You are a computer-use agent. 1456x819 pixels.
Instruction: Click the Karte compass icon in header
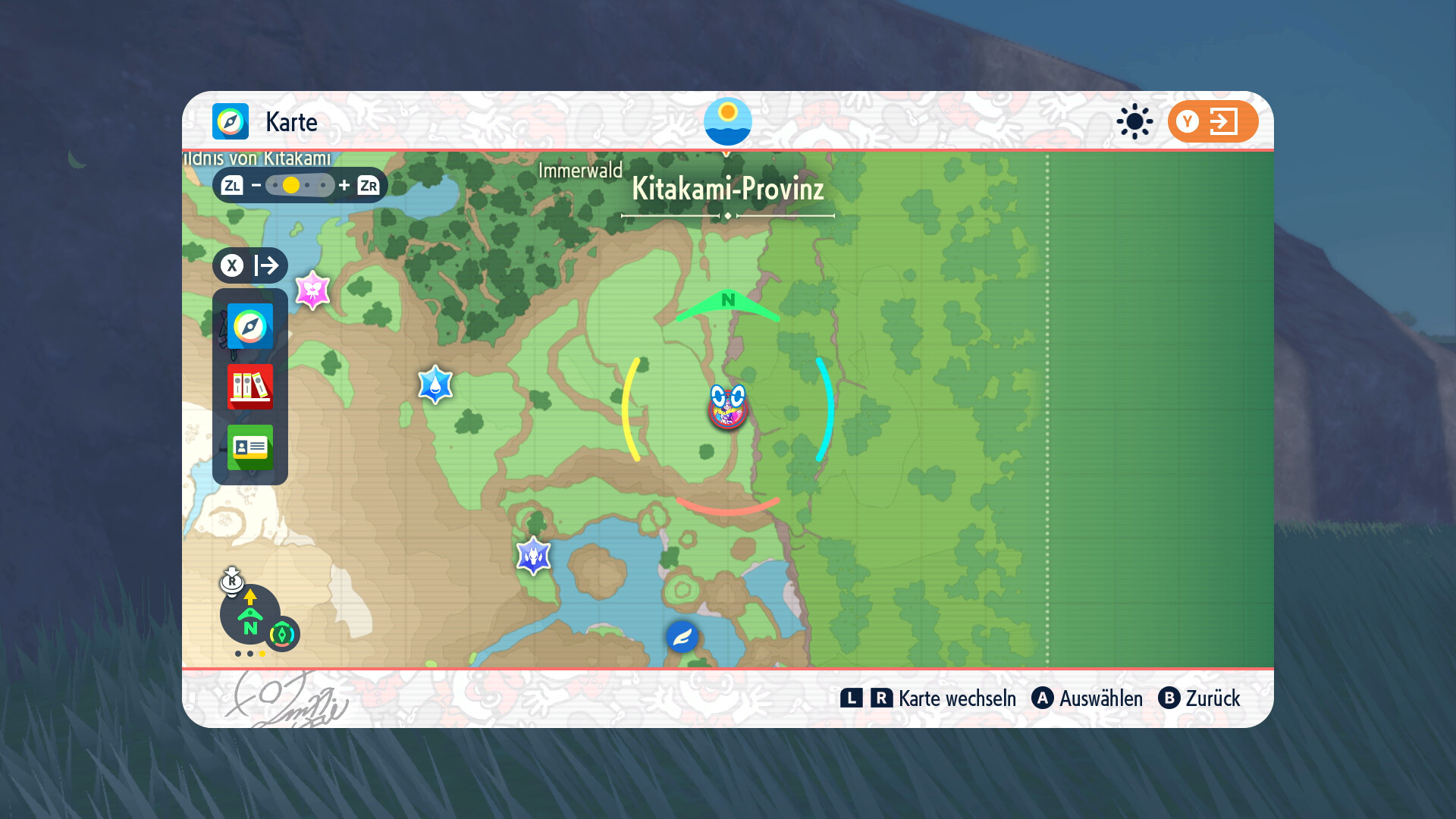(x=231, y=121)
